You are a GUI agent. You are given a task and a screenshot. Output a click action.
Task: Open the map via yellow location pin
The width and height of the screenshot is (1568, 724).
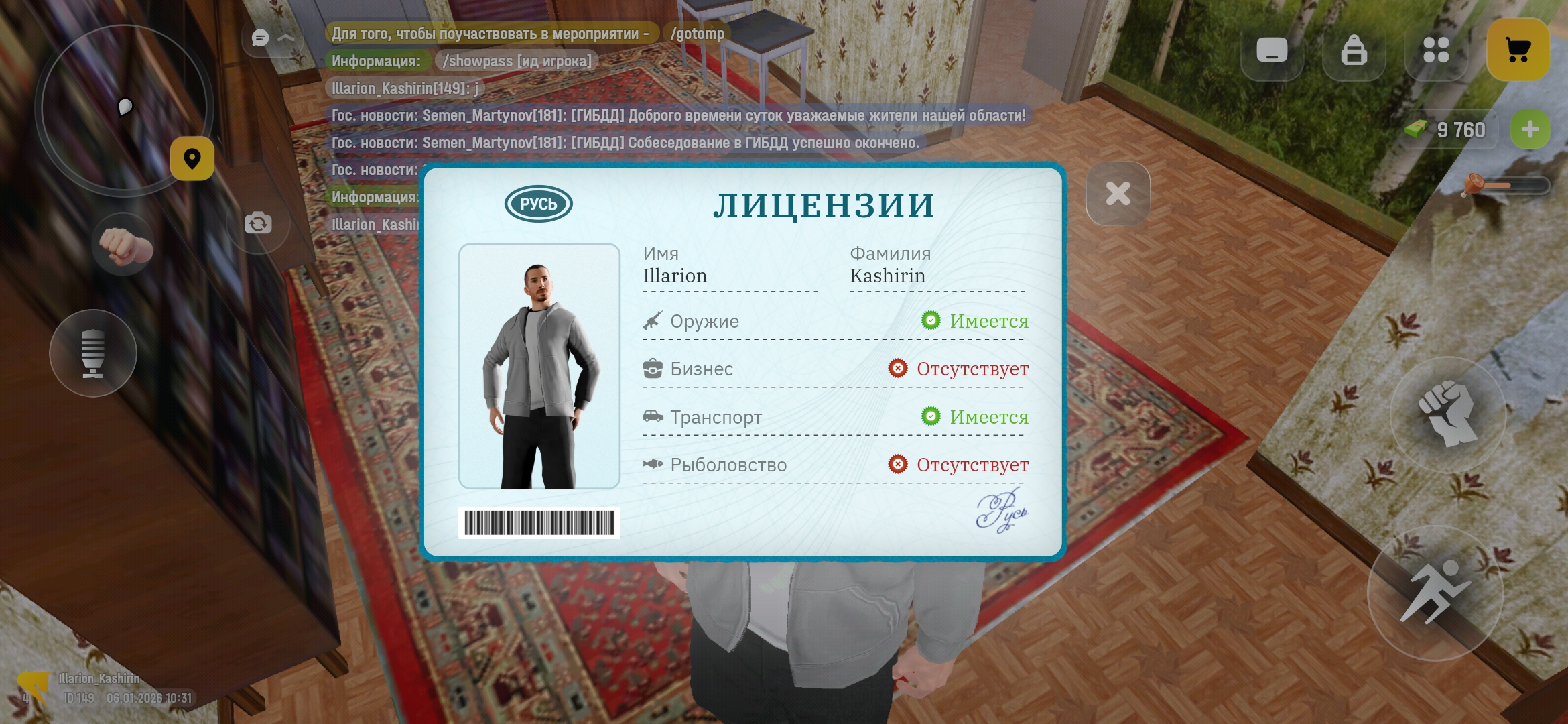(x=192, y=159)
